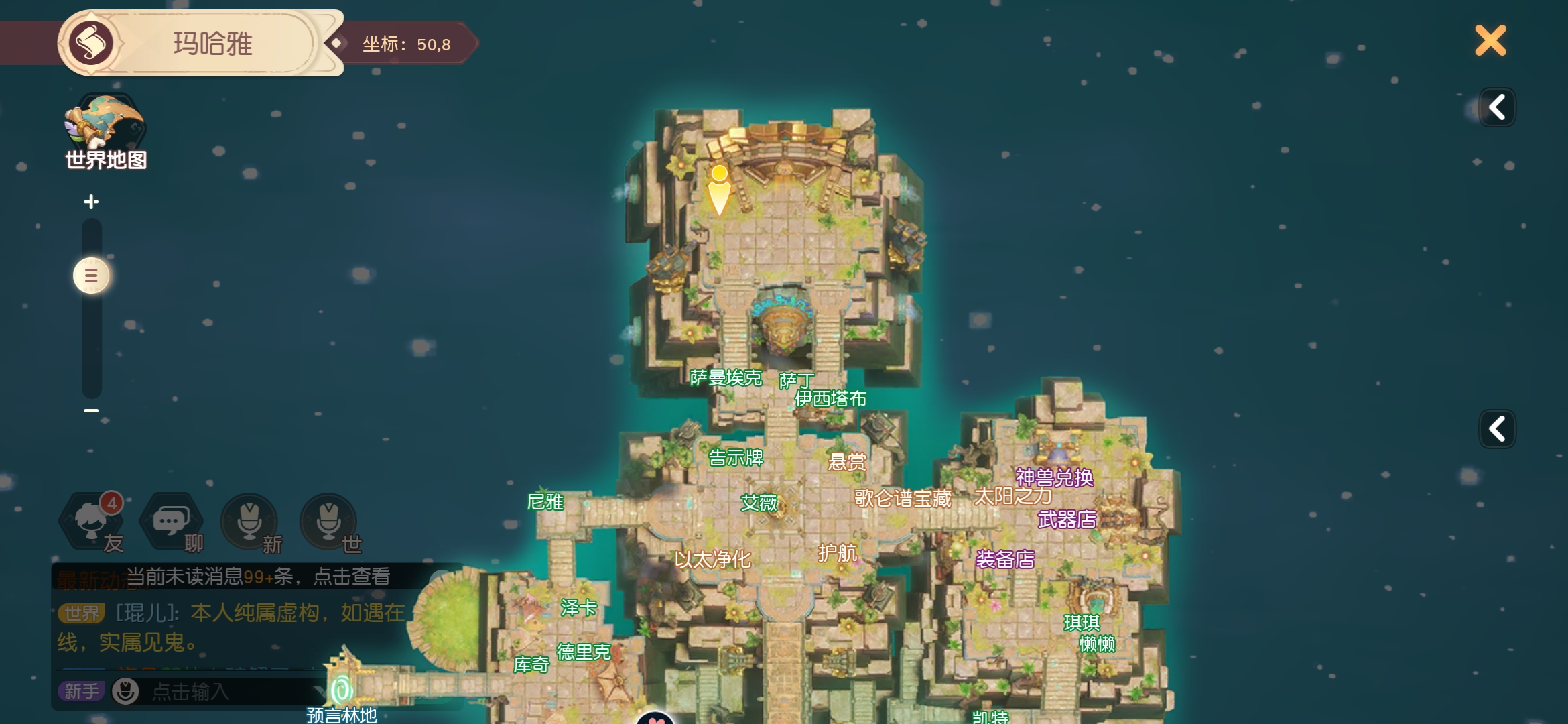Open the friends chat icon 友
This screenshot has height=724, width=1568.
(x=92, y=522)
